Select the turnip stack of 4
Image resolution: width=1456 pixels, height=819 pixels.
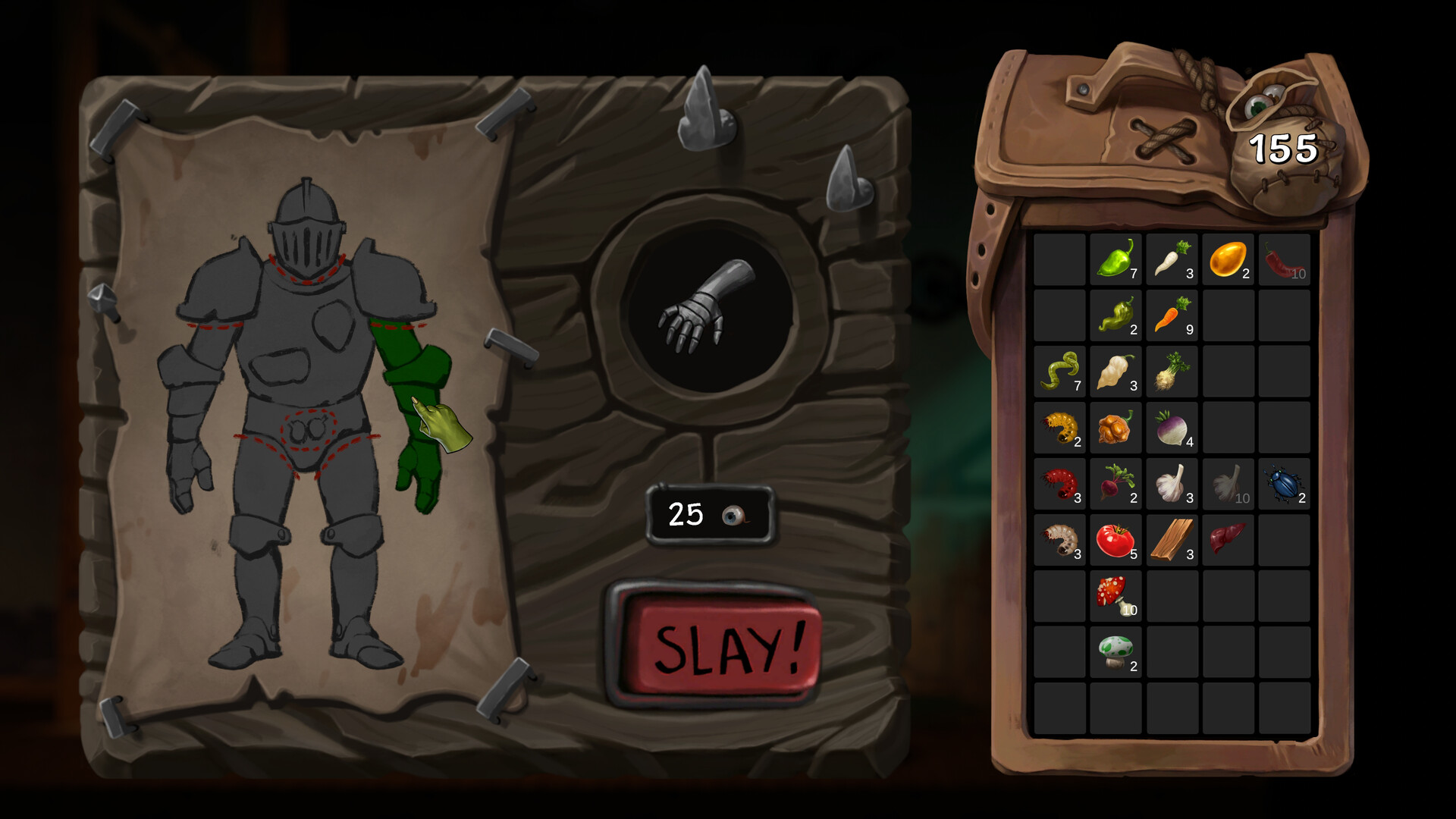coord(1172,428)
